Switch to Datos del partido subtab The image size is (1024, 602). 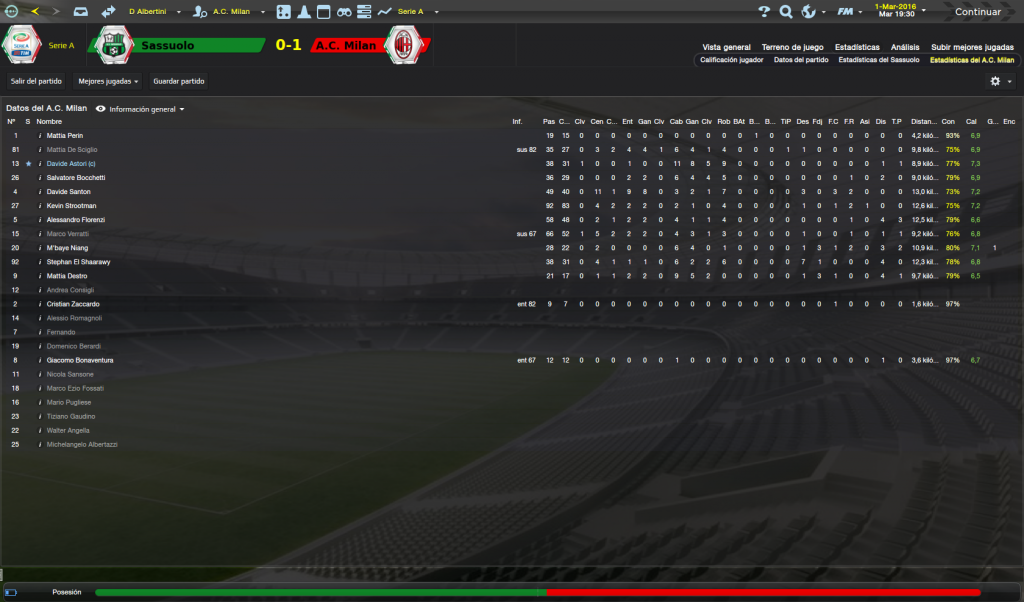tap(801, 60)
